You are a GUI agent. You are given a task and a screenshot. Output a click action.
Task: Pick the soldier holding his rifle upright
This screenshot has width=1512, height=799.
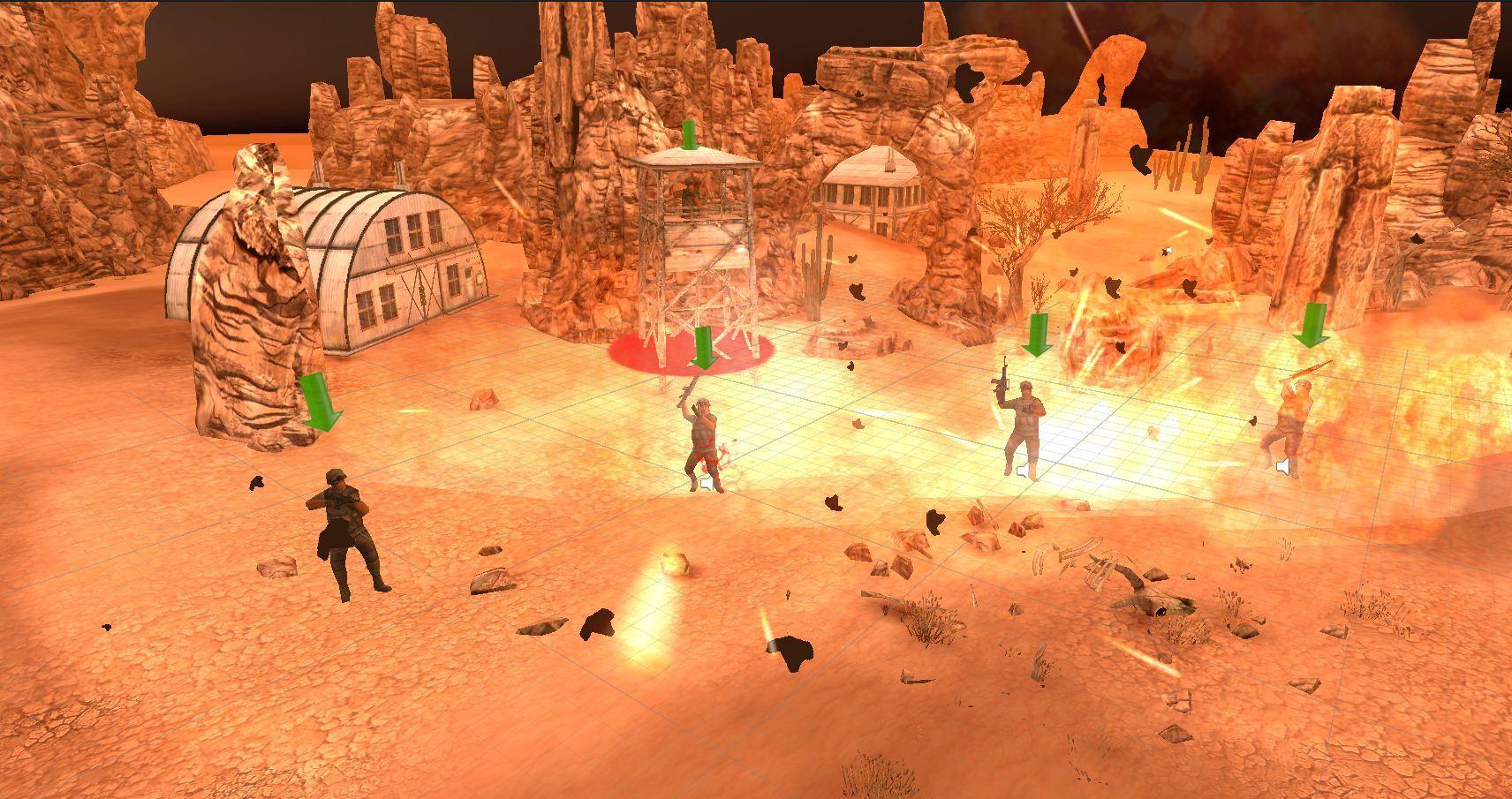coord(1024,426)
